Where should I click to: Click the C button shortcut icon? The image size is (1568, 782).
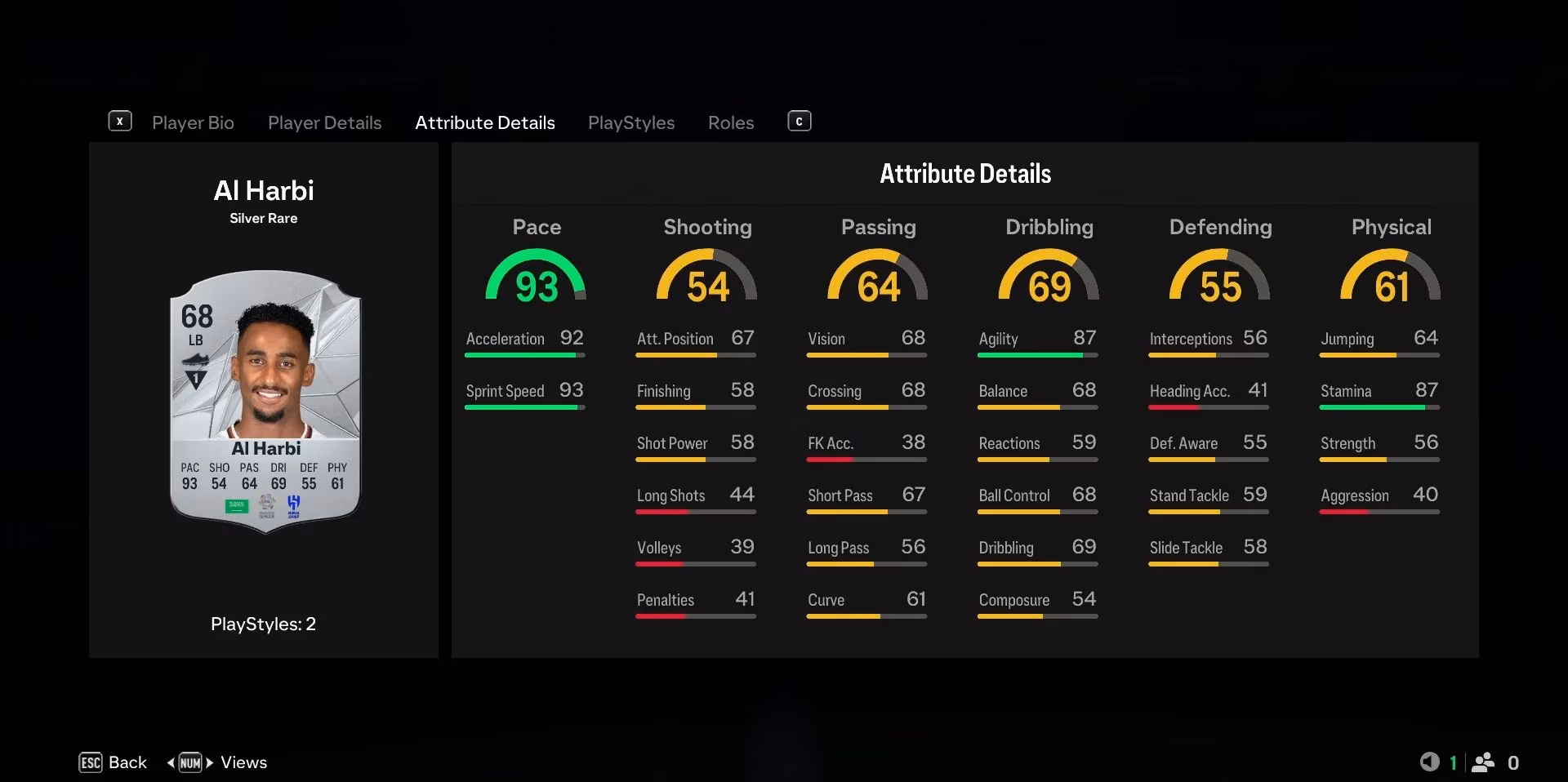(x=799, y=121)
